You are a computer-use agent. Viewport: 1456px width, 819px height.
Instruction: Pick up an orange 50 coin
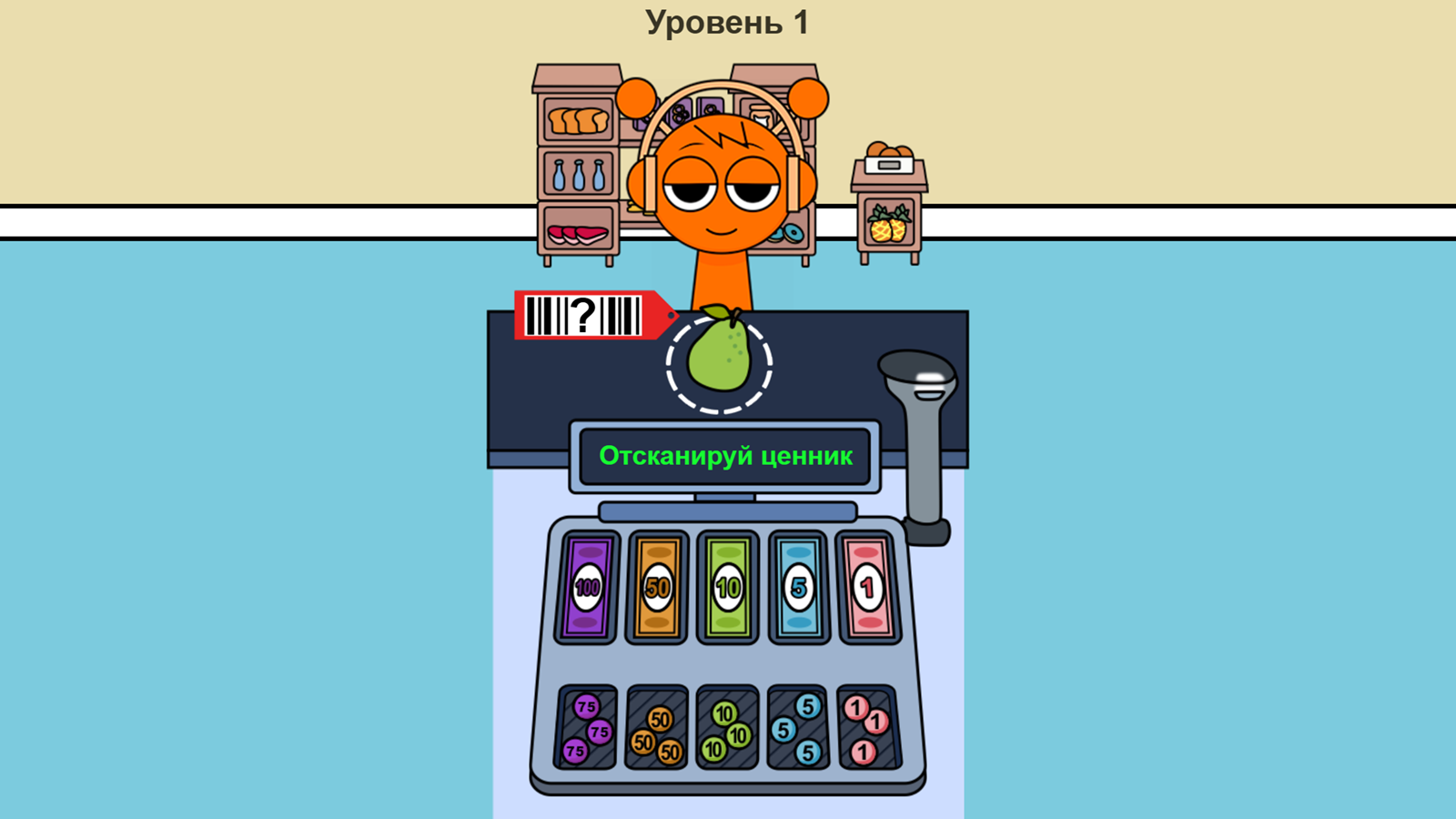coord(660,719)
